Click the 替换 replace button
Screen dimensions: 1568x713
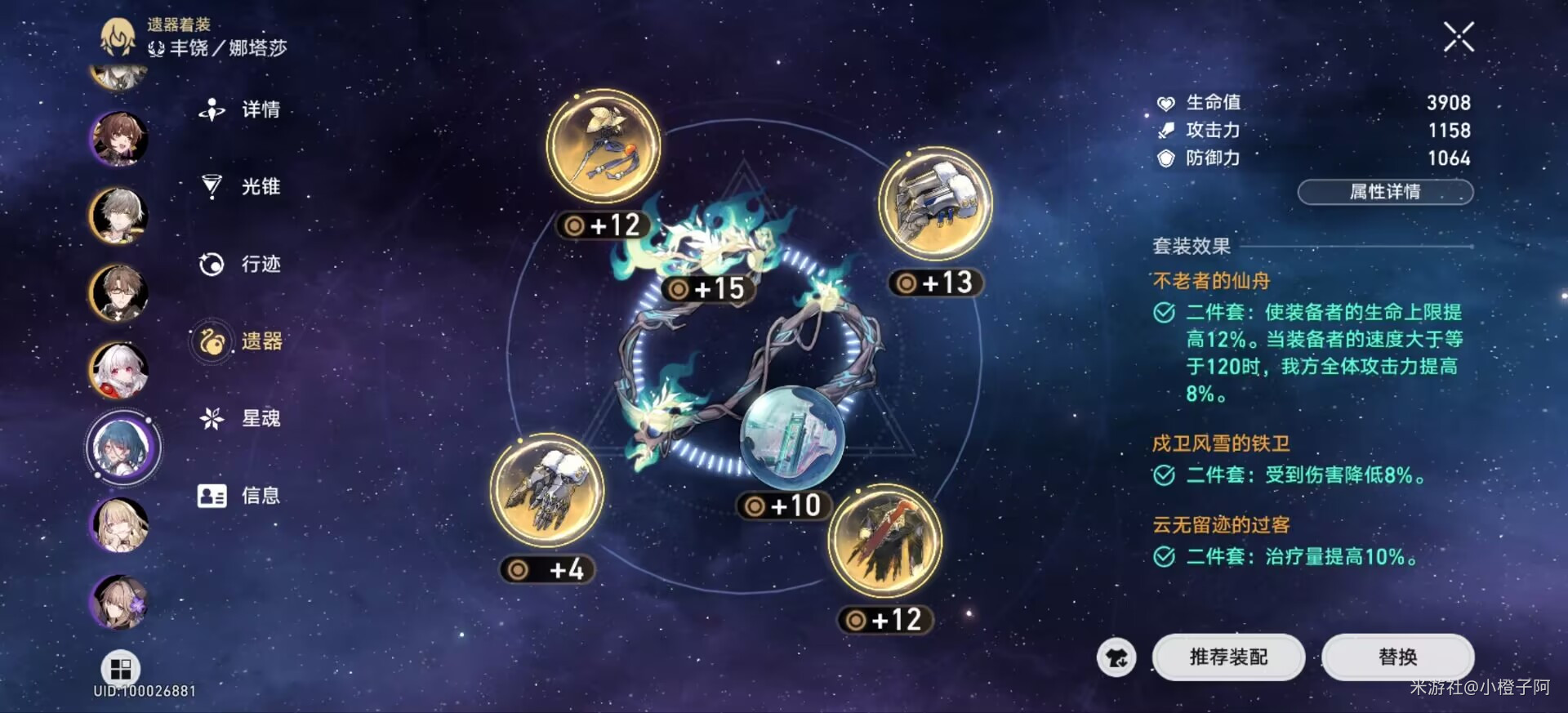tap(1397, 657)
